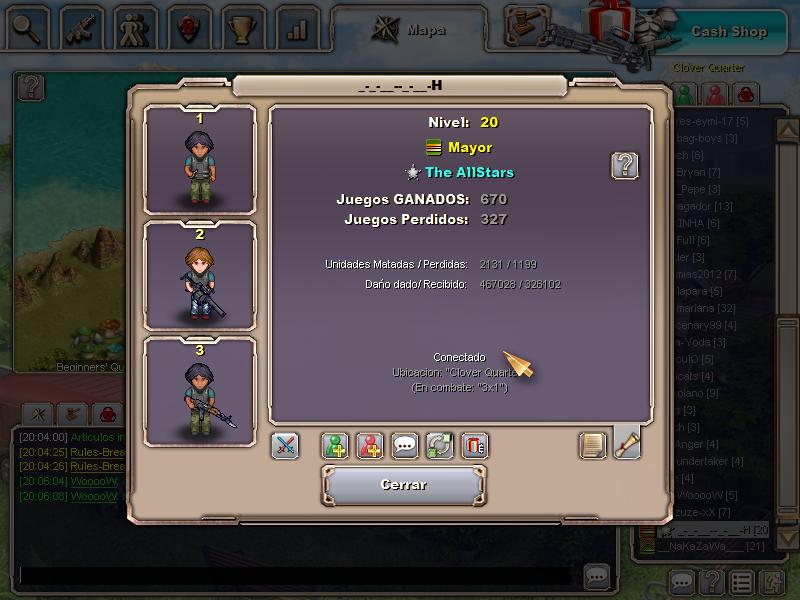Image resolution: width=800 pixels, height=600 pixels.
Task: Select soldier portrait number 2
Action: 200,275
